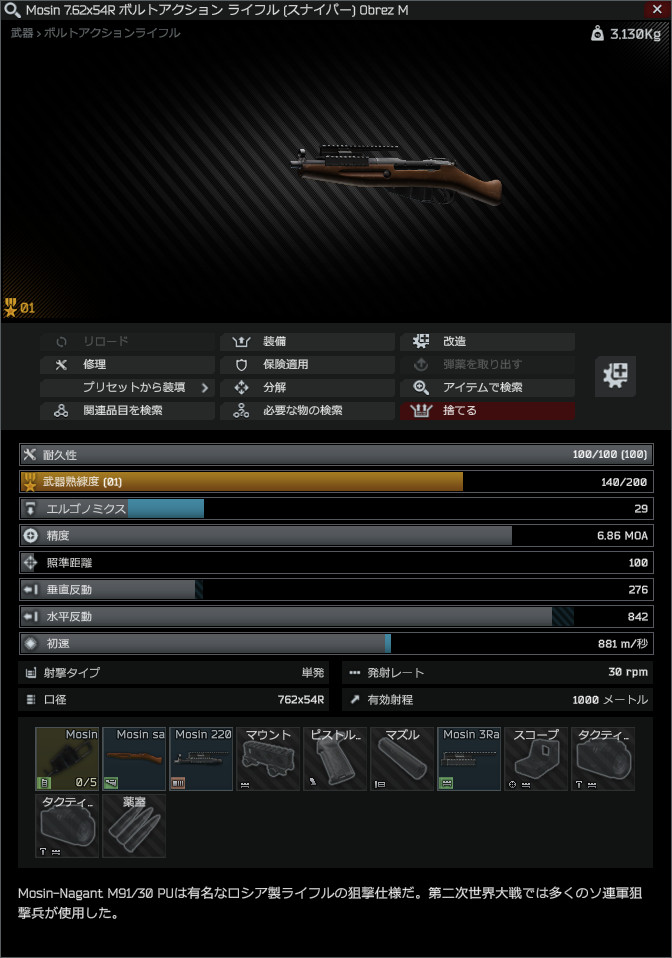Select the Mosin sawn-off stock slot
This screenshot has height=958, width=672.
[x=134, y=759]
